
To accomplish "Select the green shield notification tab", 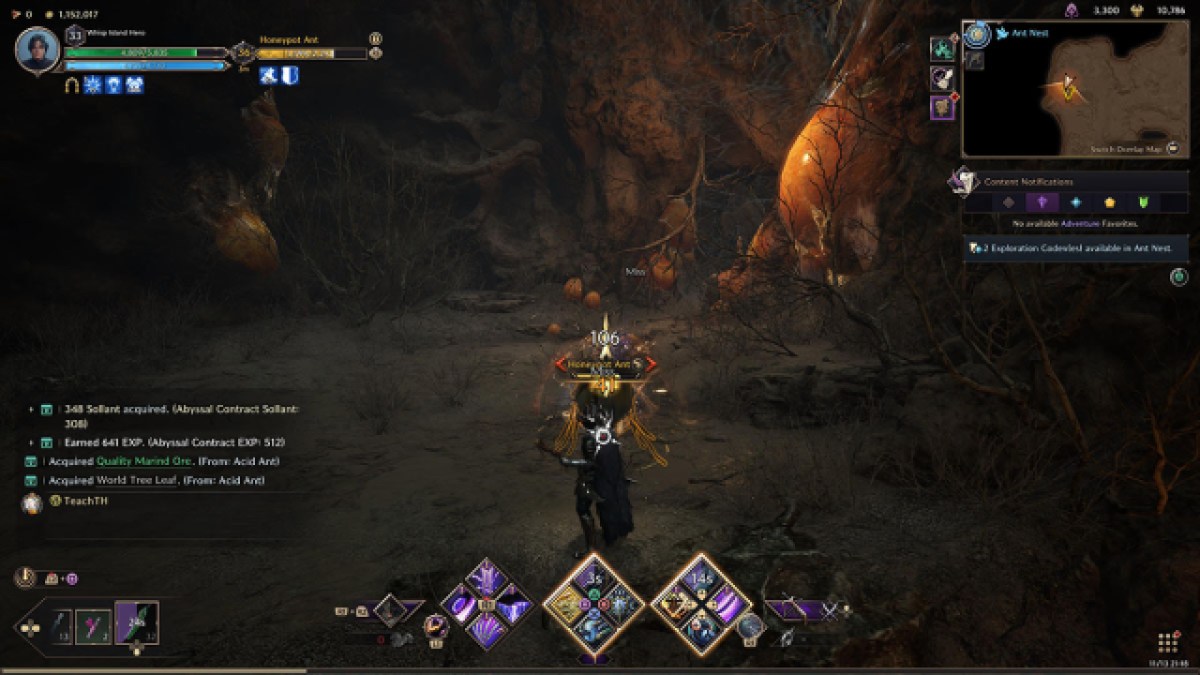I will click(1143, 202).
